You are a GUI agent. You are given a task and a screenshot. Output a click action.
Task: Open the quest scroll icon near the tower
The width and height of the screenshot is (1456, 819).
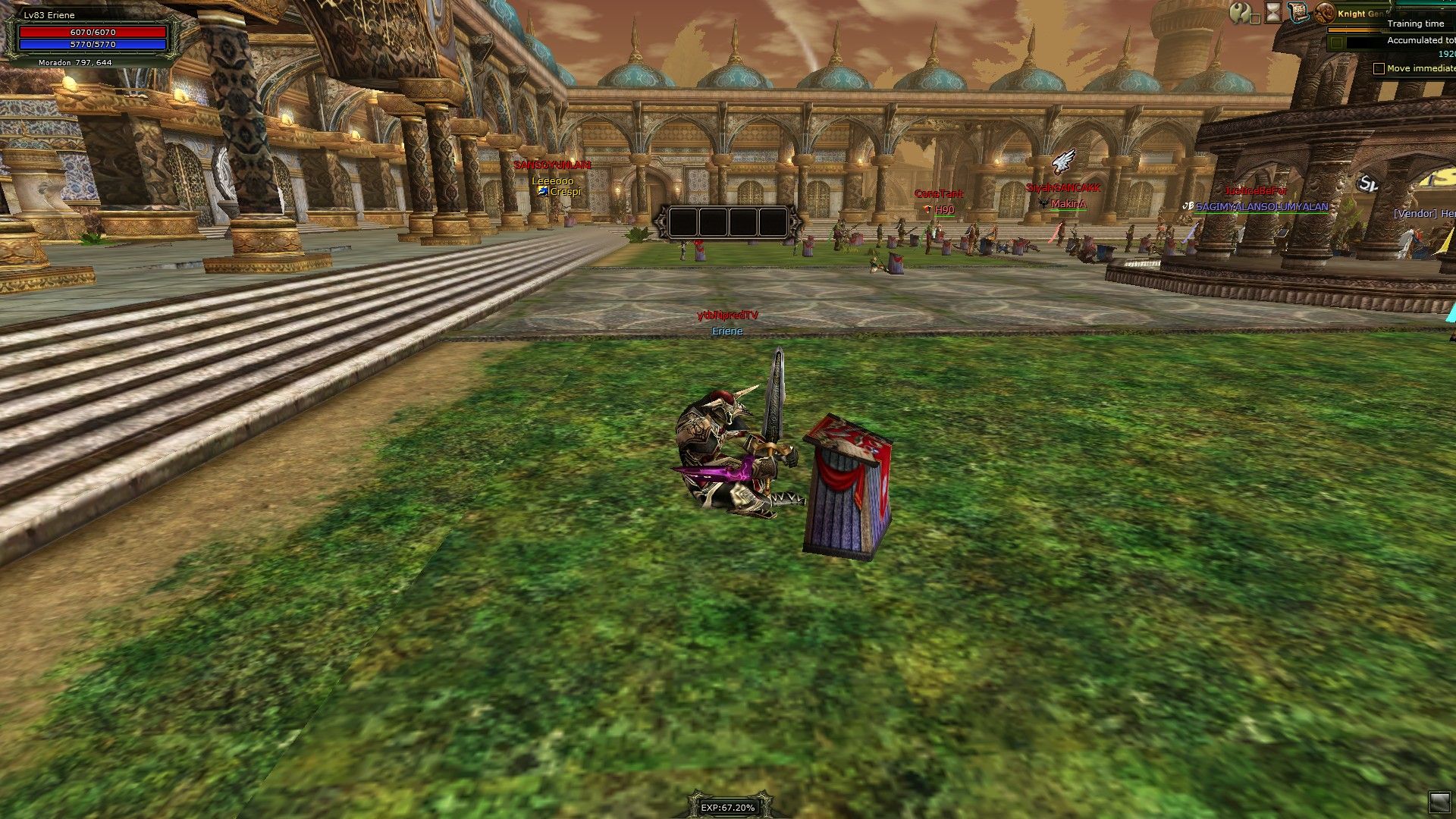click(x=1298, y=12)
